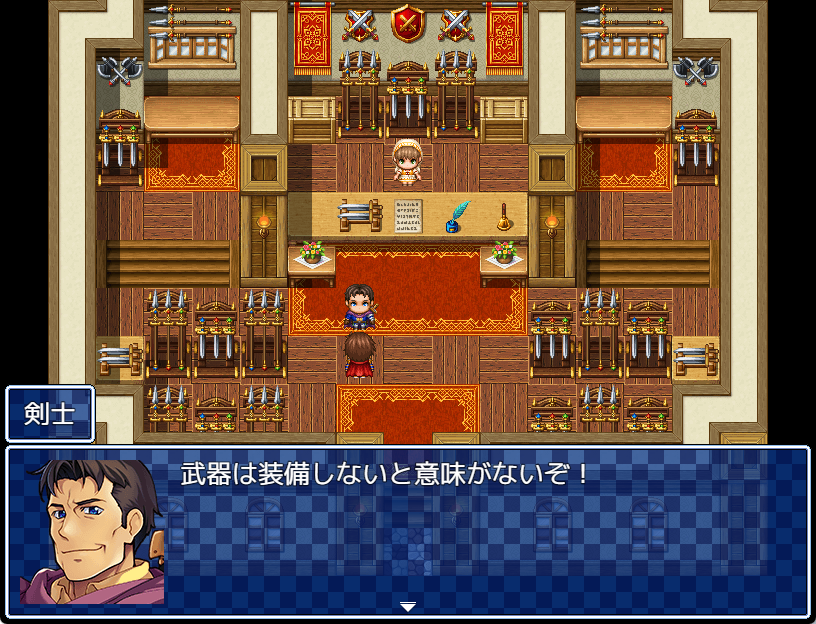816x624 pixels.
Task: Advance the swordsman's dialogue message window
Action: (x=480, y=530)
